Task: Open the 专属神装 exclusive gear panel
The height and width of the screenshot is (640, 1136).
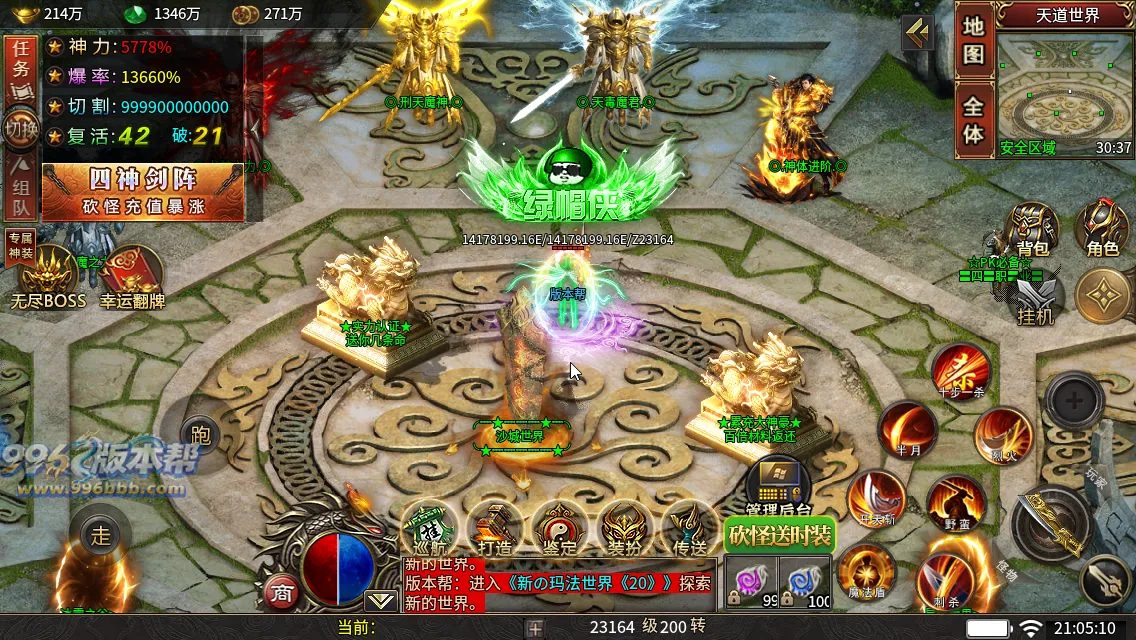Action: (19, 242)
